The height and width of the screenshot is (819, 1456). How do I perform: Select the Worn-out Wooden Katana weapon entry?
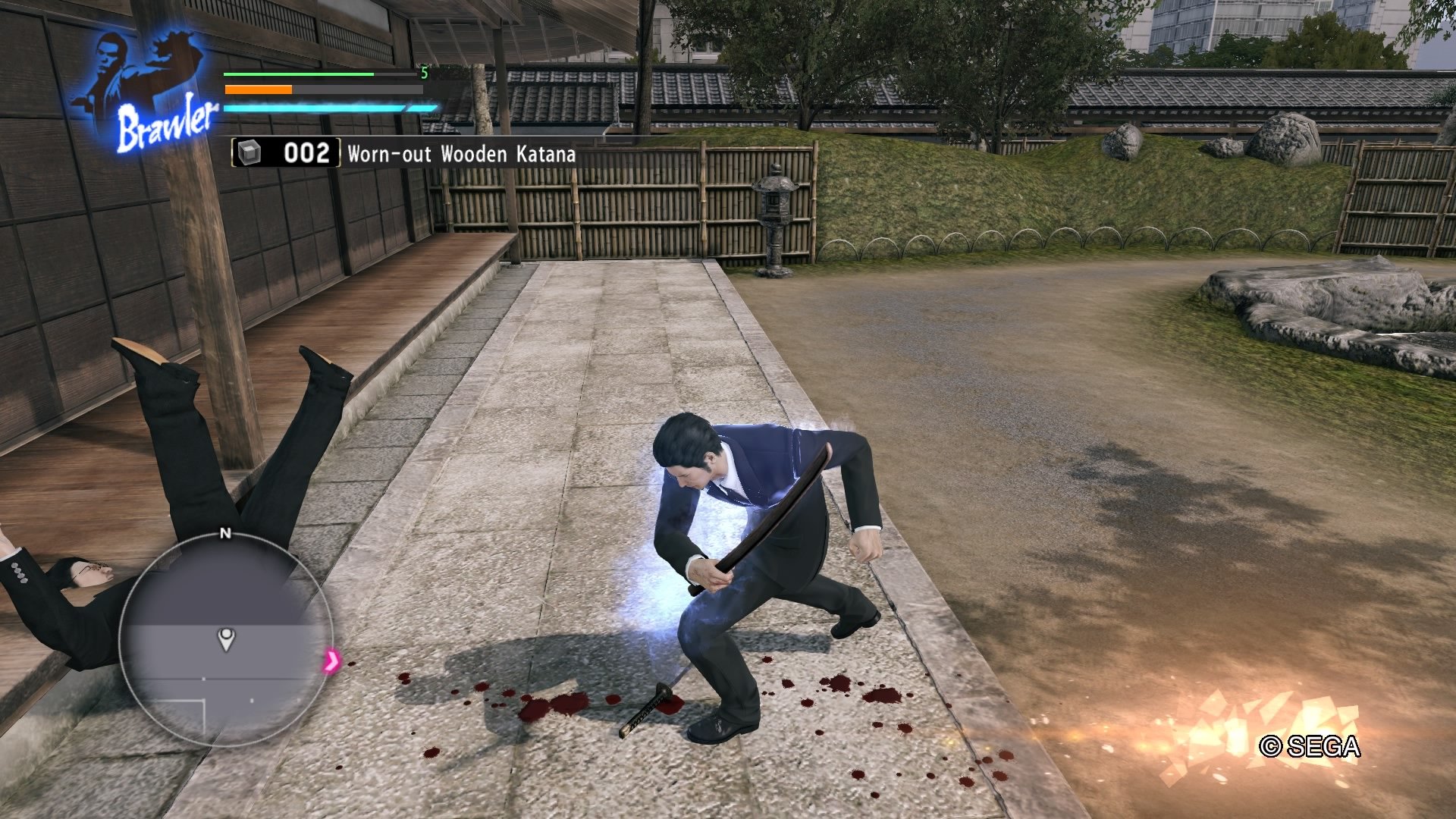[x=404, y=154]
